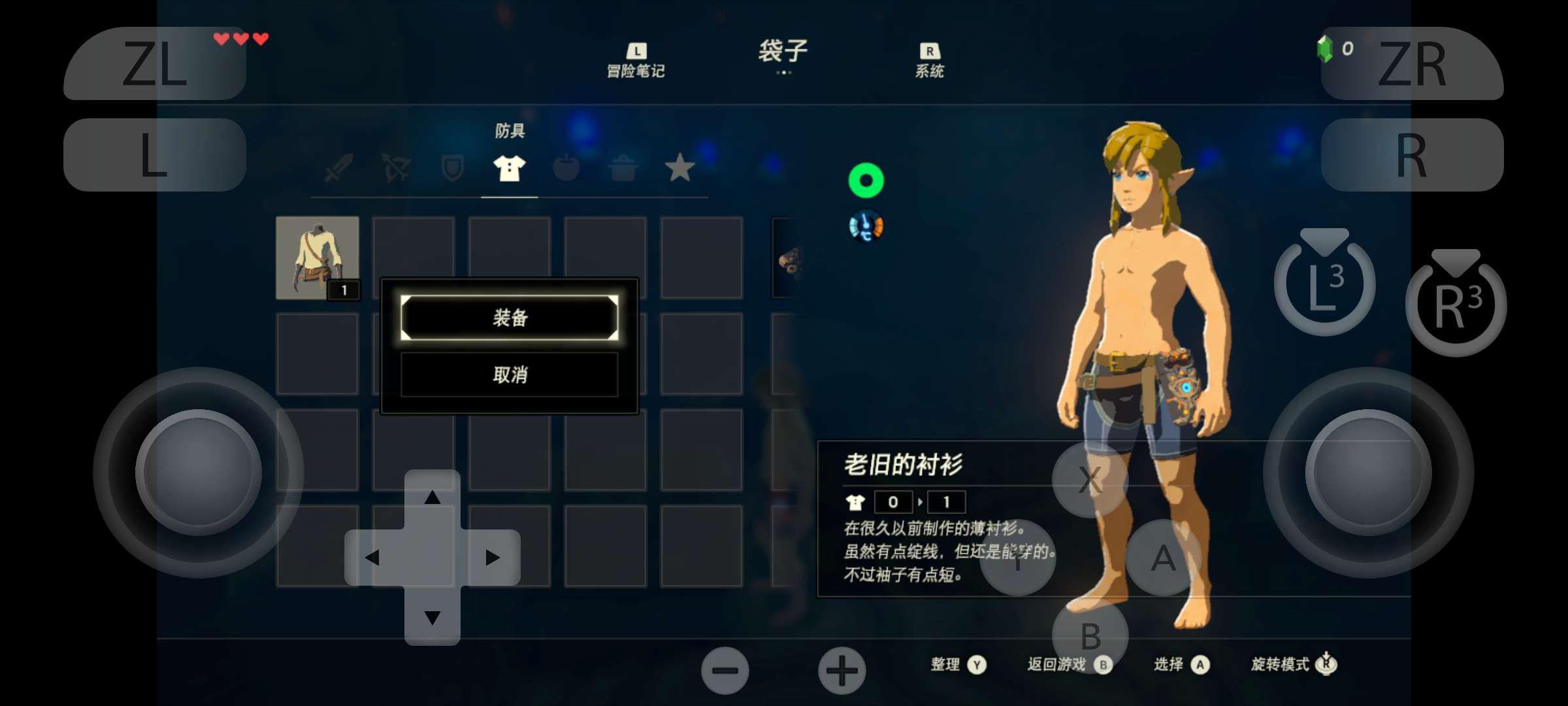Tap the on-screen minus button
Screen dimensions: 1568x706
[725, 671]
